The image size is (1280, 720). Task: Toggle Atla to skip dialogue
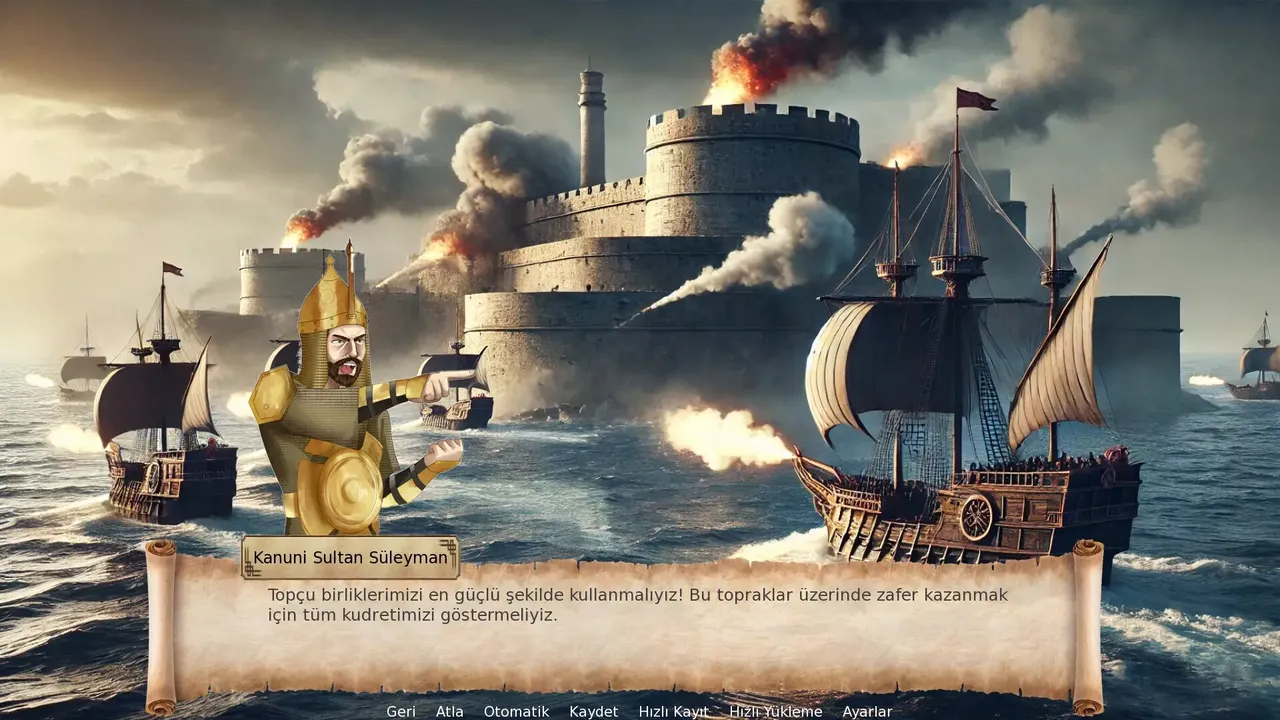point(449,712)
